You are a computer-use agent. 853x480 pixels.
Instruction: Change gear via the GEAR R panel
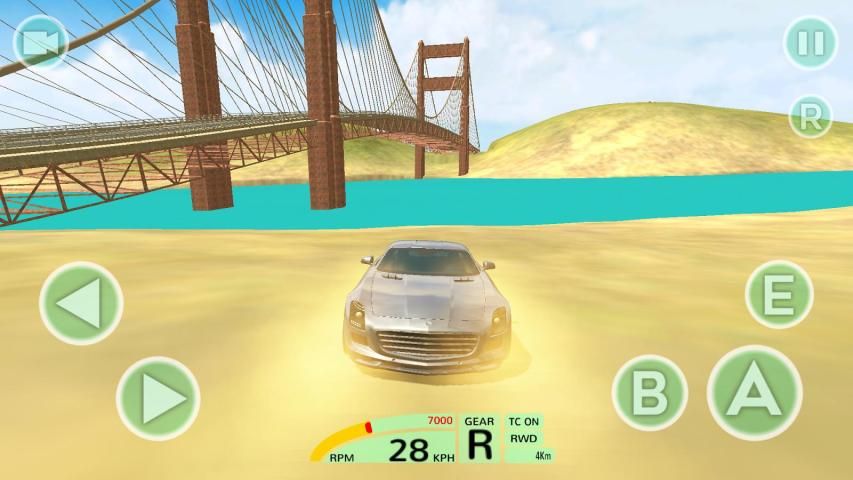point(480,439)
